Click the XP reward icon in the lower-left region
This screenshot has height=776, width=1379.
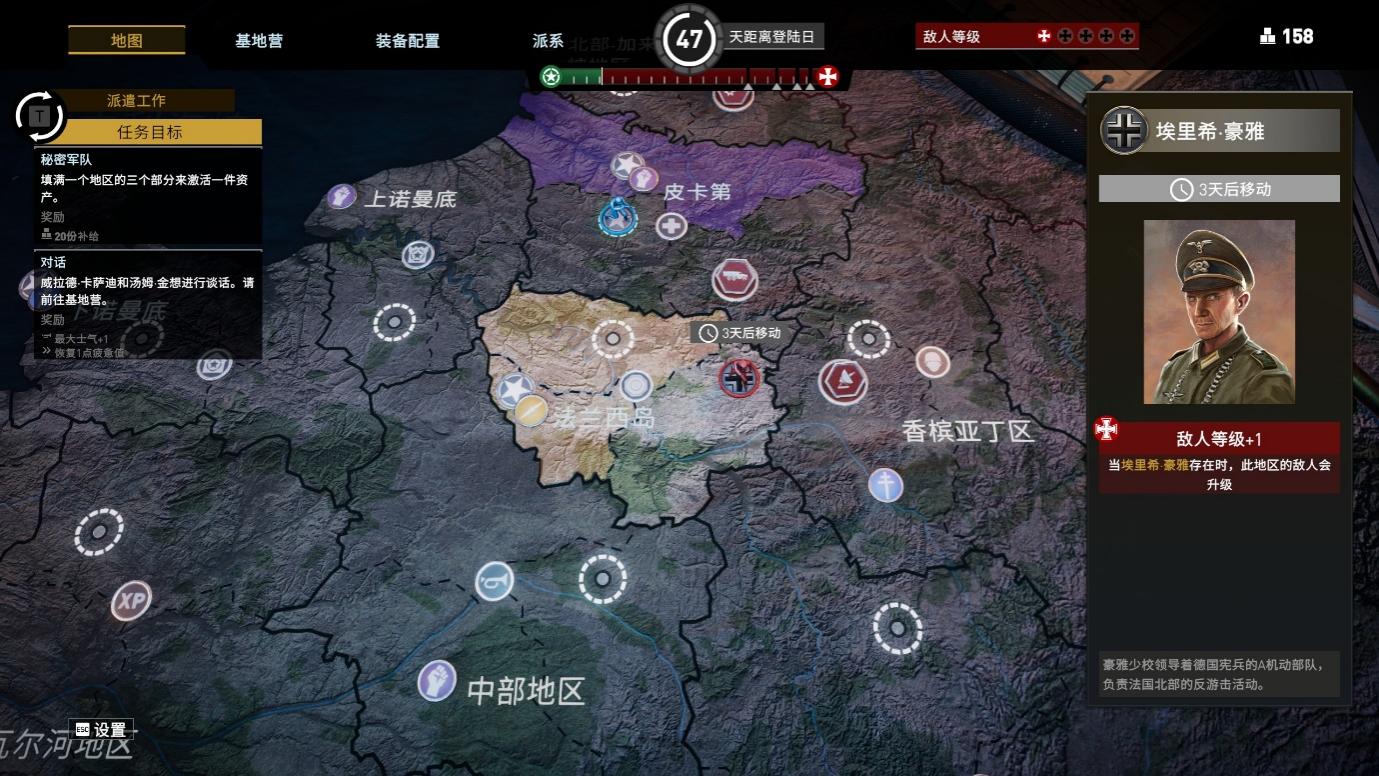click(x=129, y=602)
